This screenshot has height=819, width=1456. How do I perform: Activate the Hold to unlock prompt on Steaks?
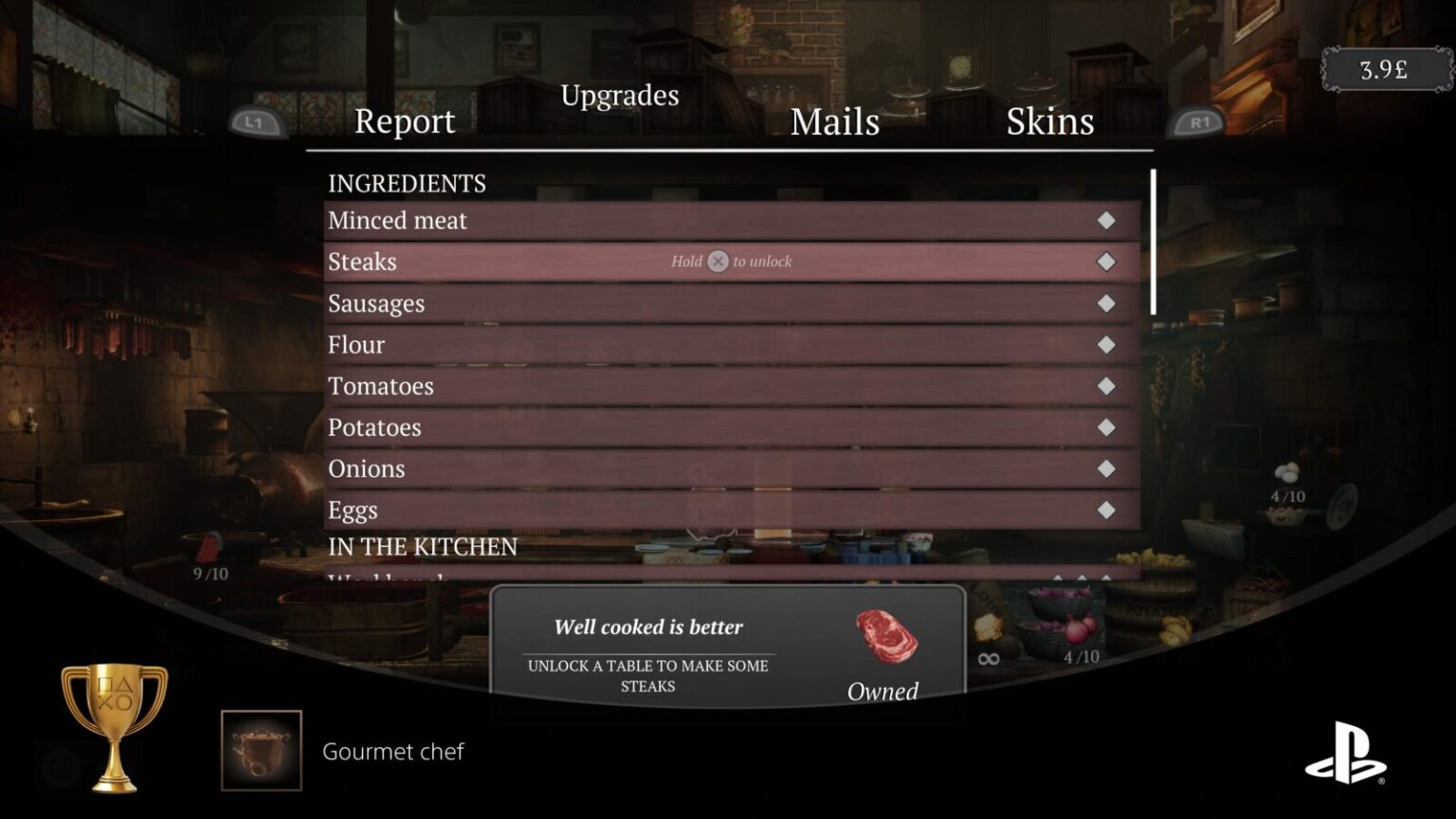pyautogui.click(x=730, y=262)
